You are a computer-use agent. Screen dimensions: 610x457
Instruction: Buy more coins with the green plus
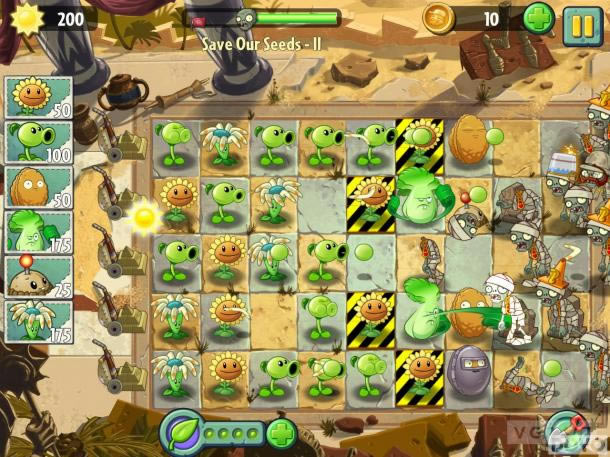tap(538, 19)
